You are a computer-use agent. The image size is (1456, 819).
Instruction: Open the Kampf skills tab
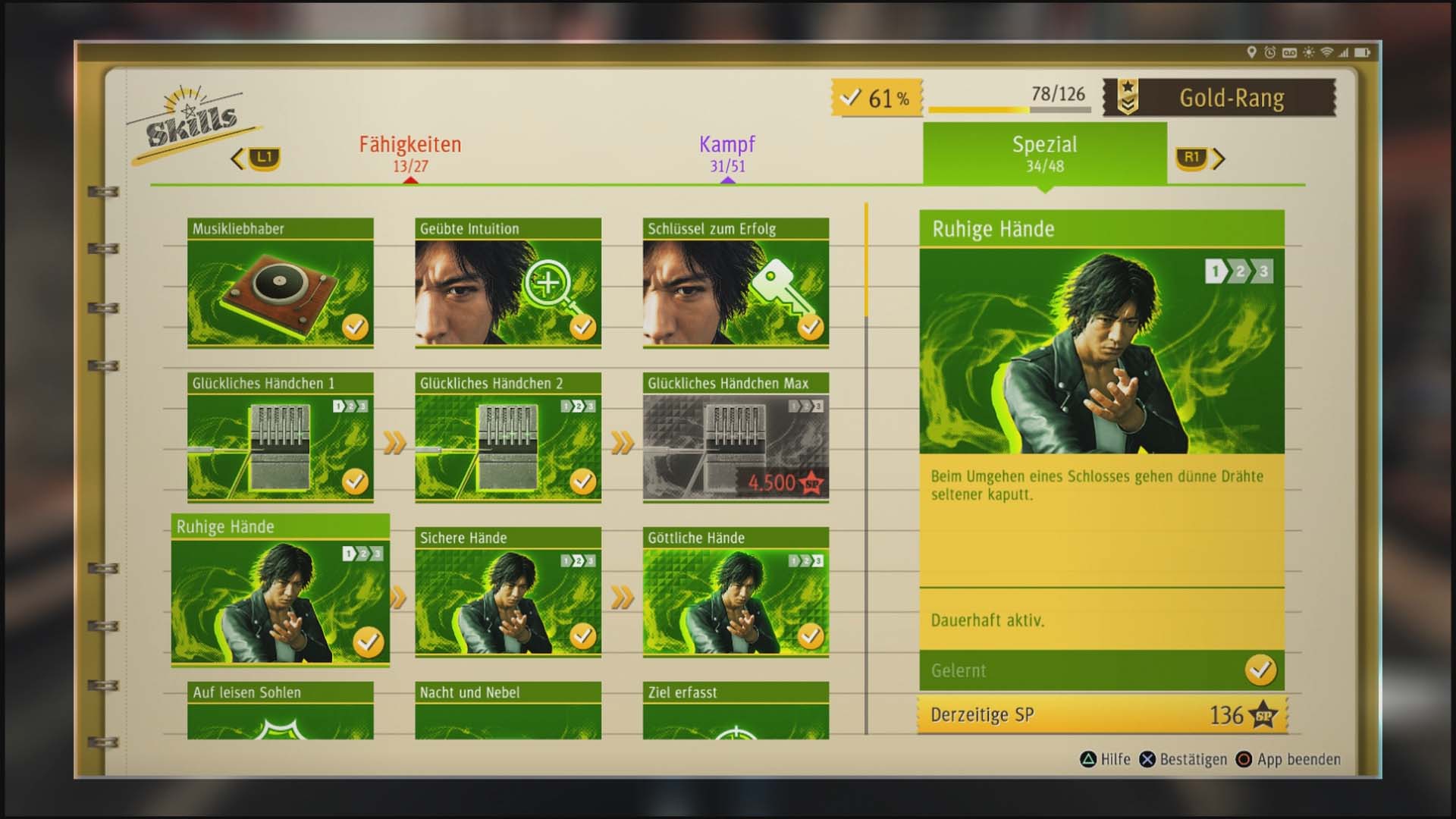727,153
